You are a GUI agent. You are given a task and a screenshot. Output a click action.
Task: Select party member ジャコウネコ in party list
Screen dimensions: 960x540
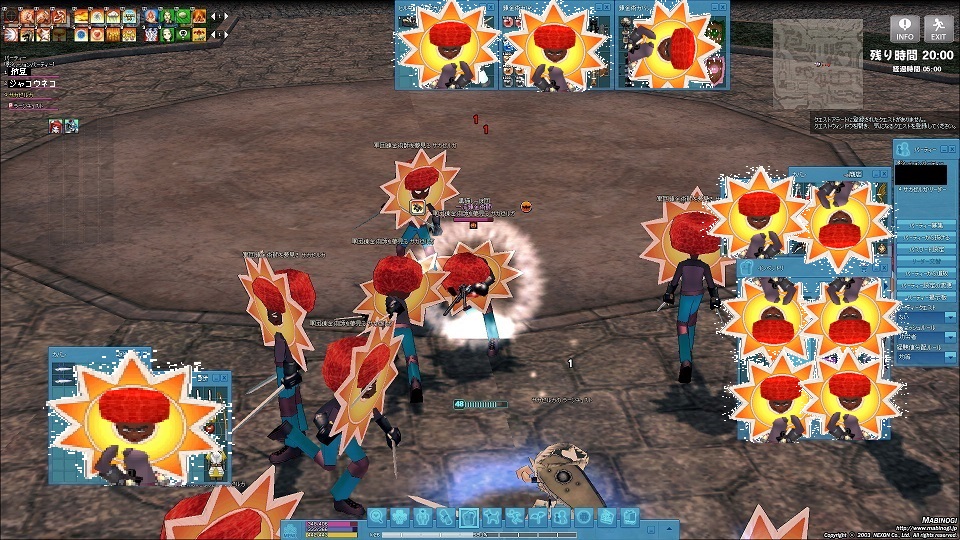pyautogui.click(x=30, y=84)
